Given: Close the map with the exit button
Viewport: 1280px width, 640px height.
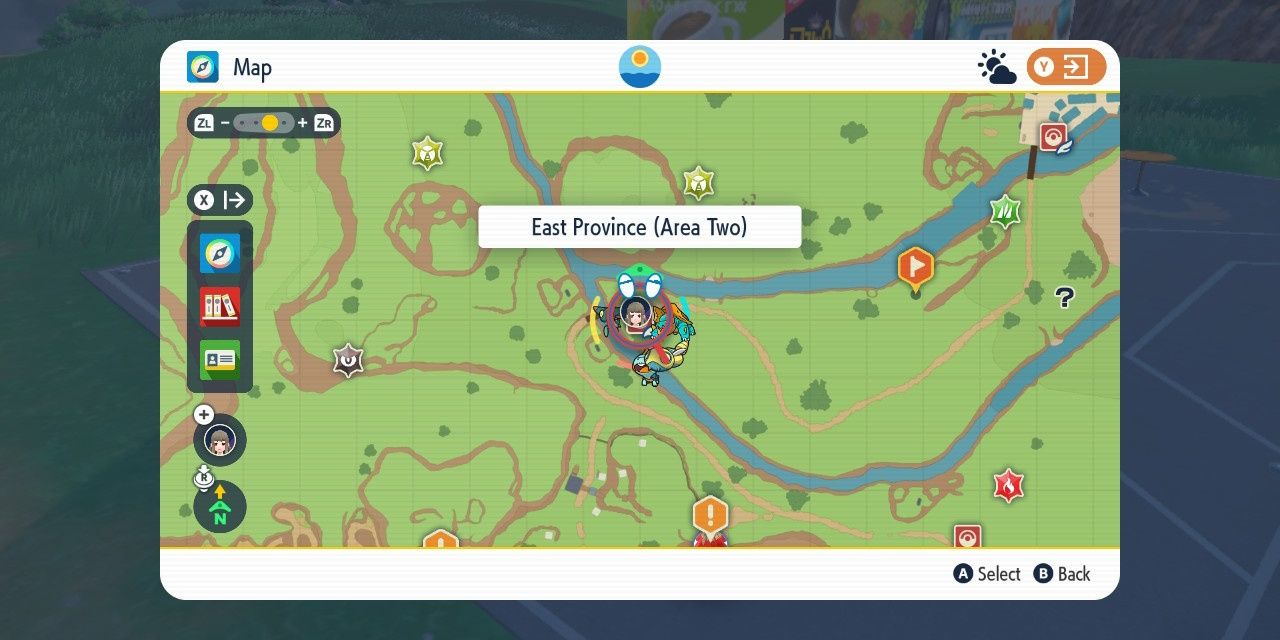Looking at the screenshot, I should (1066, 67).
